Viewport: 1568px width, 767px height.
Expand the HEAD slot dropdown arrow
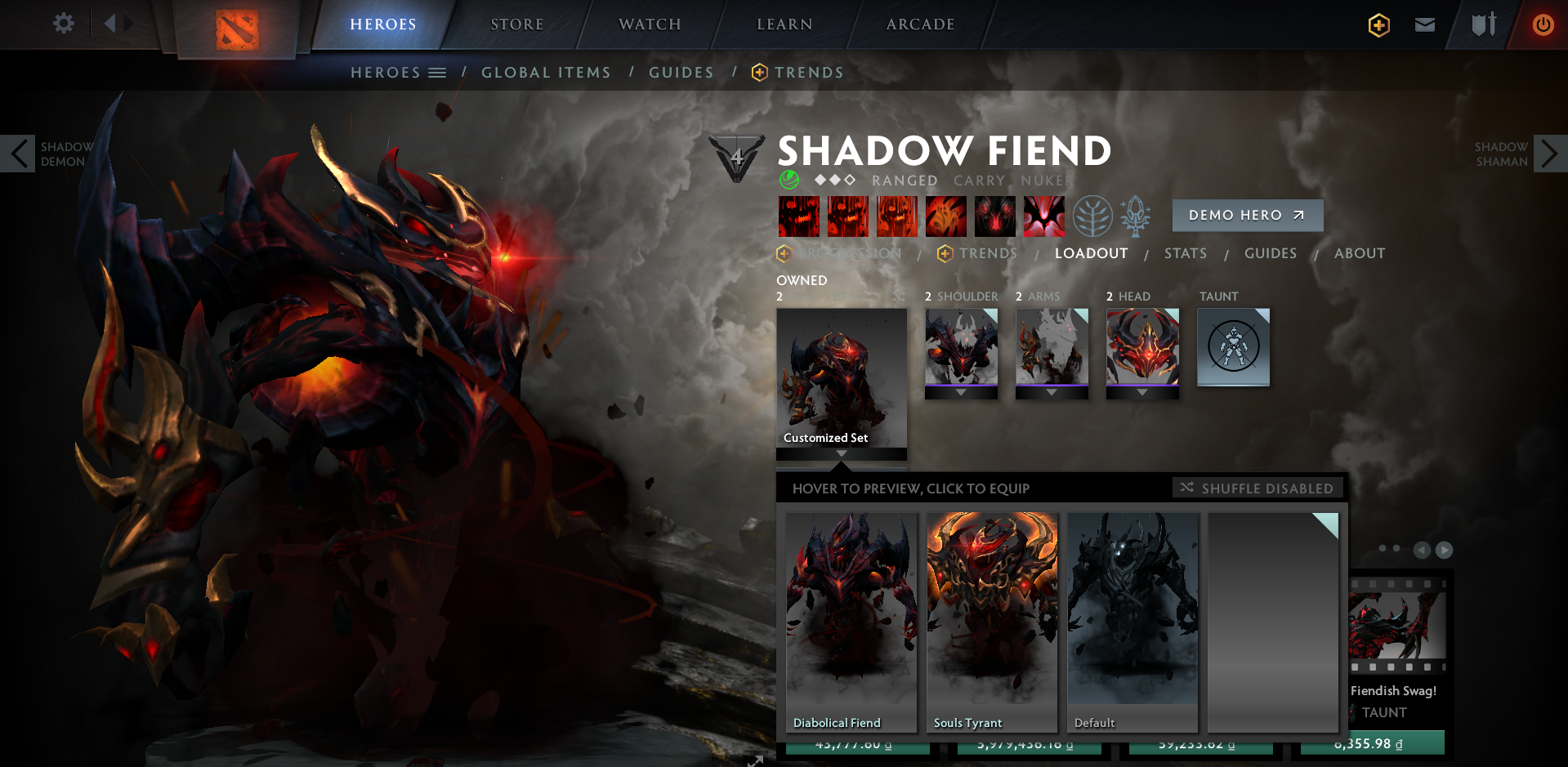pyautogui.click(x=1142, y=392)
